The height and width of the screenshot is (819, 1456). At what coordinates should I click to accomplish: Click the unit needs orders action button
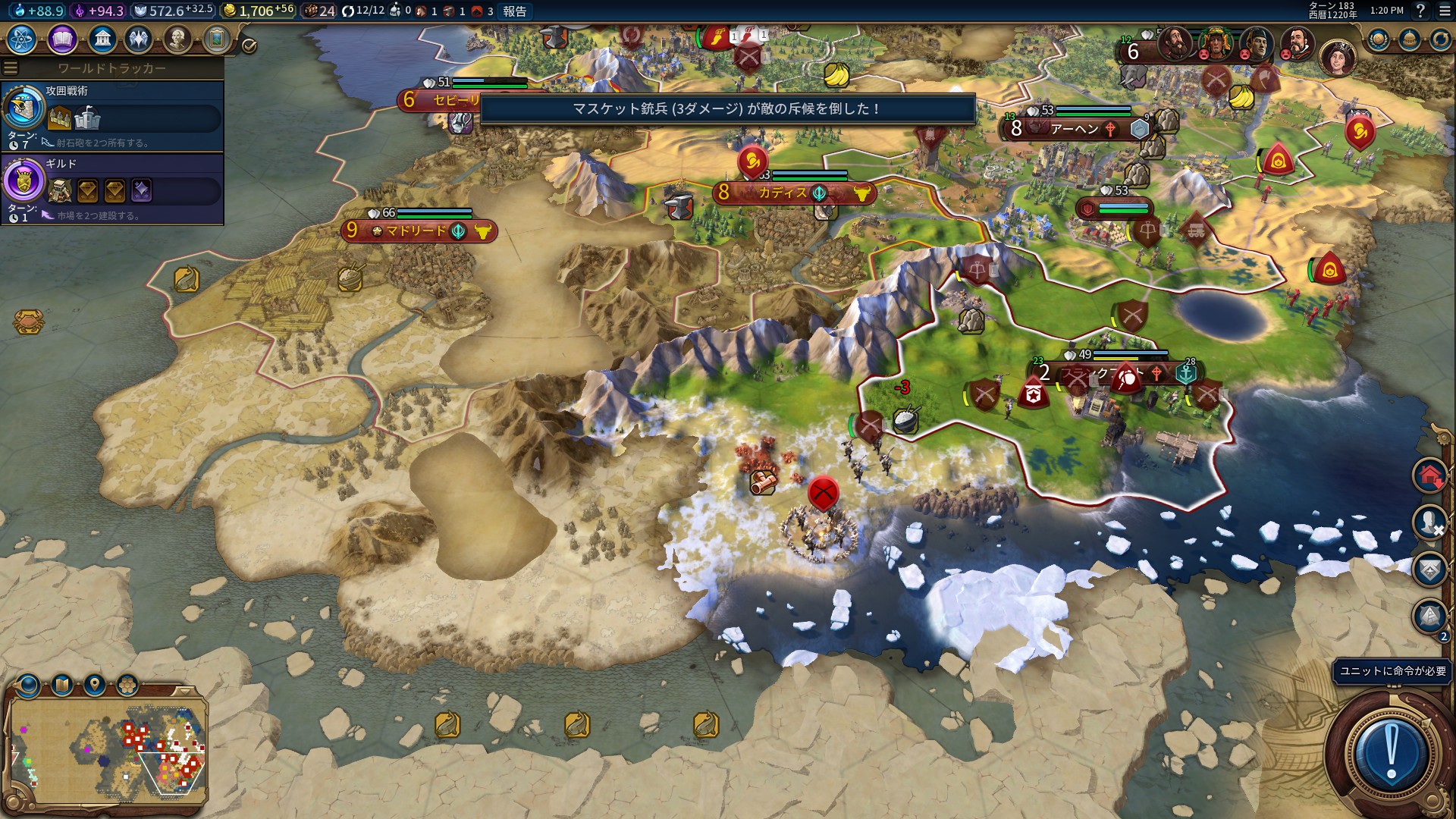click(1391, 752)
